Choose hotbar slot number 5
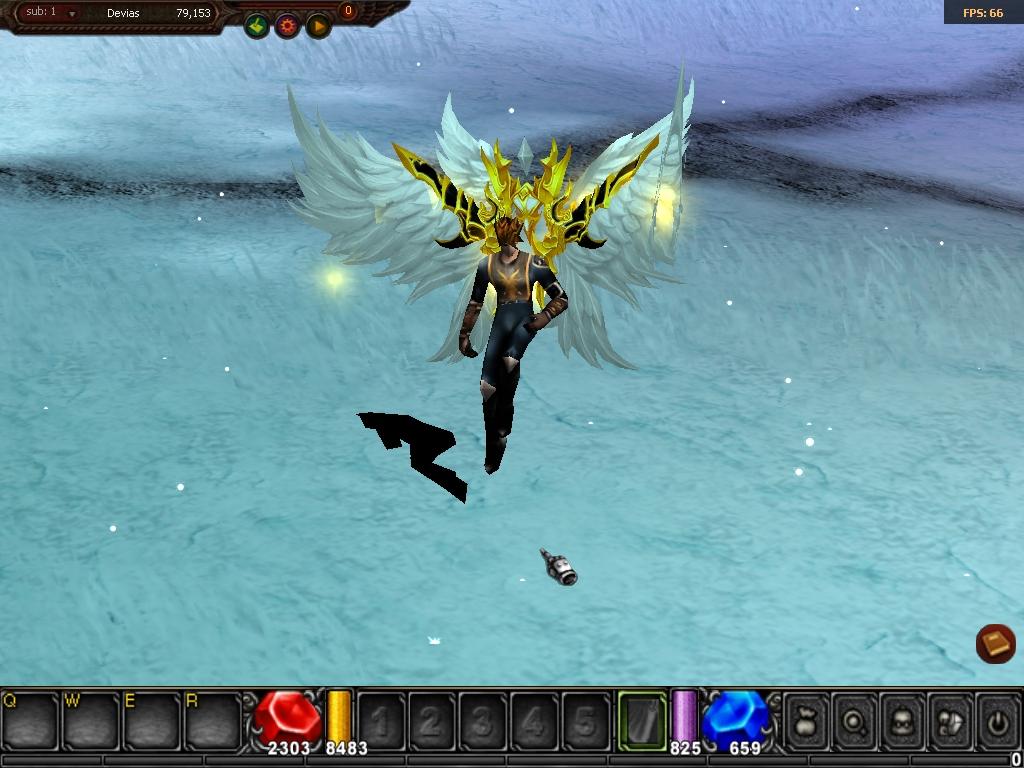This screenshot has height=768, width=1024. pos(585,721)
